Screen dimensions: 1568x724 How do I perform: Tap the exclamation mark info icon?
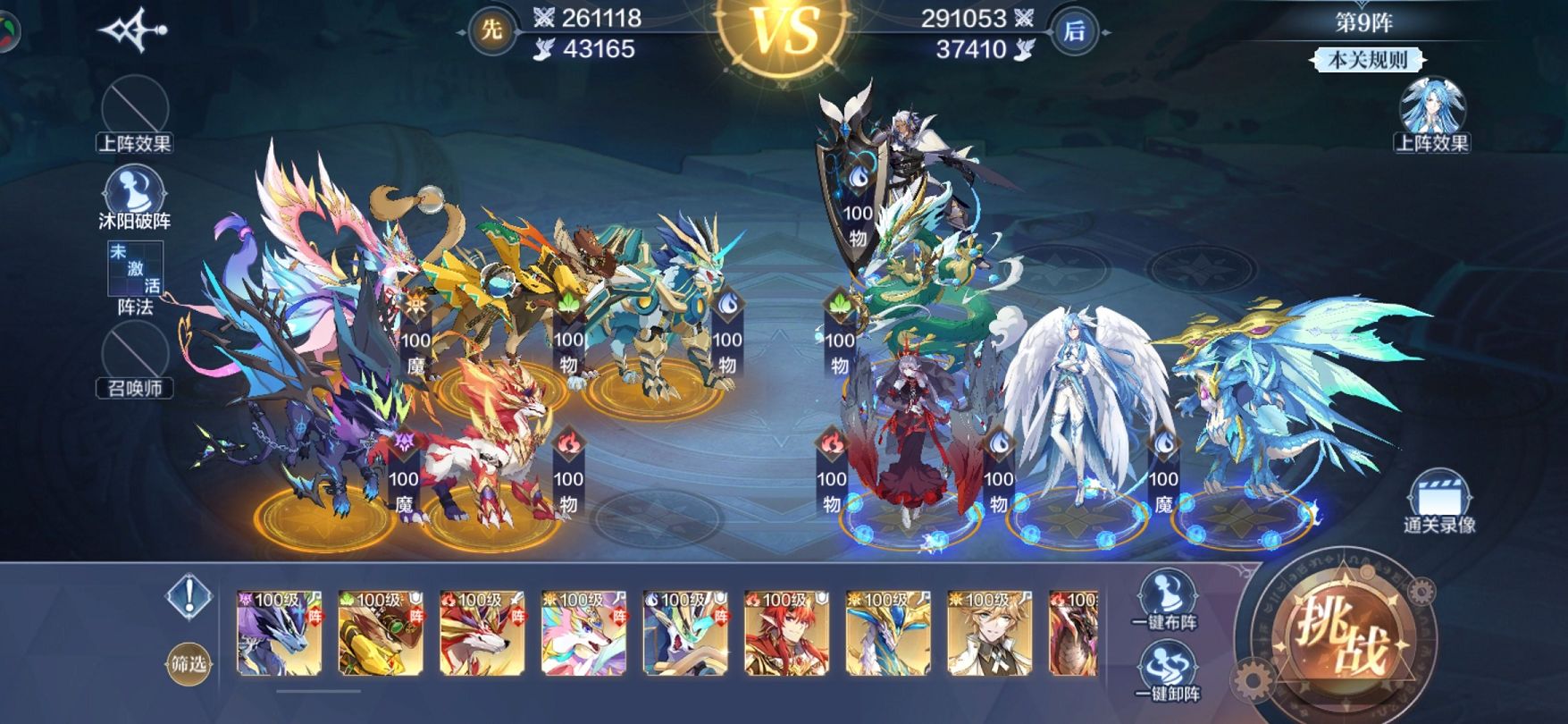[x=189, y=596]
